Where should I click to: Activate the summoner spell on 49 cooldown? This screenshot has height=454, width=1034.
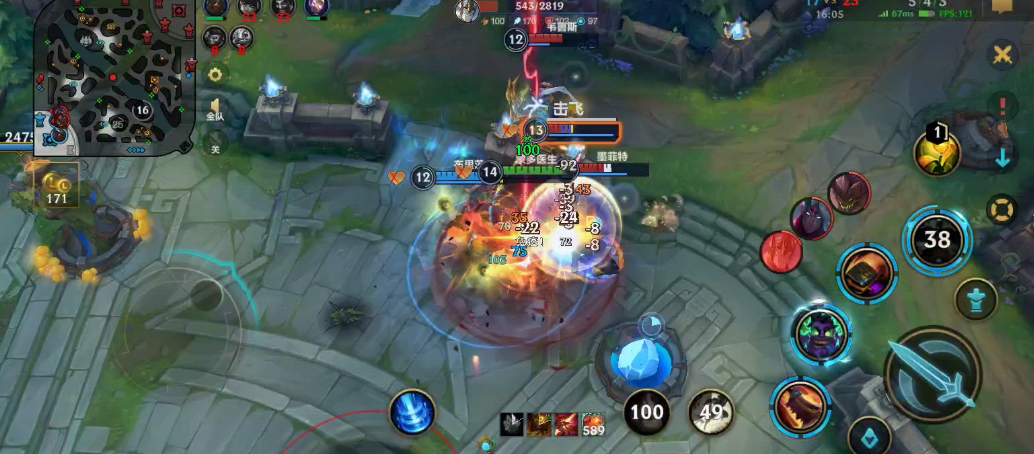710,411
